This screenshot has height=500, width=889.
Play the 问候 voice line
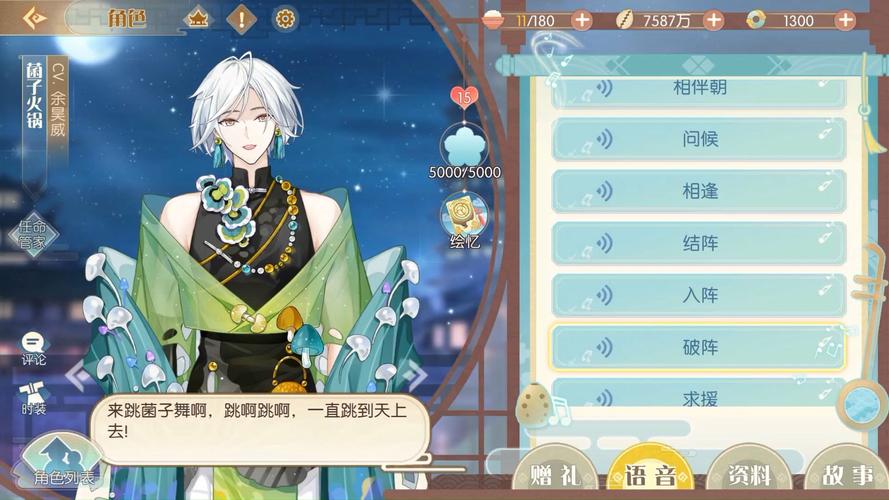[698, 139]
